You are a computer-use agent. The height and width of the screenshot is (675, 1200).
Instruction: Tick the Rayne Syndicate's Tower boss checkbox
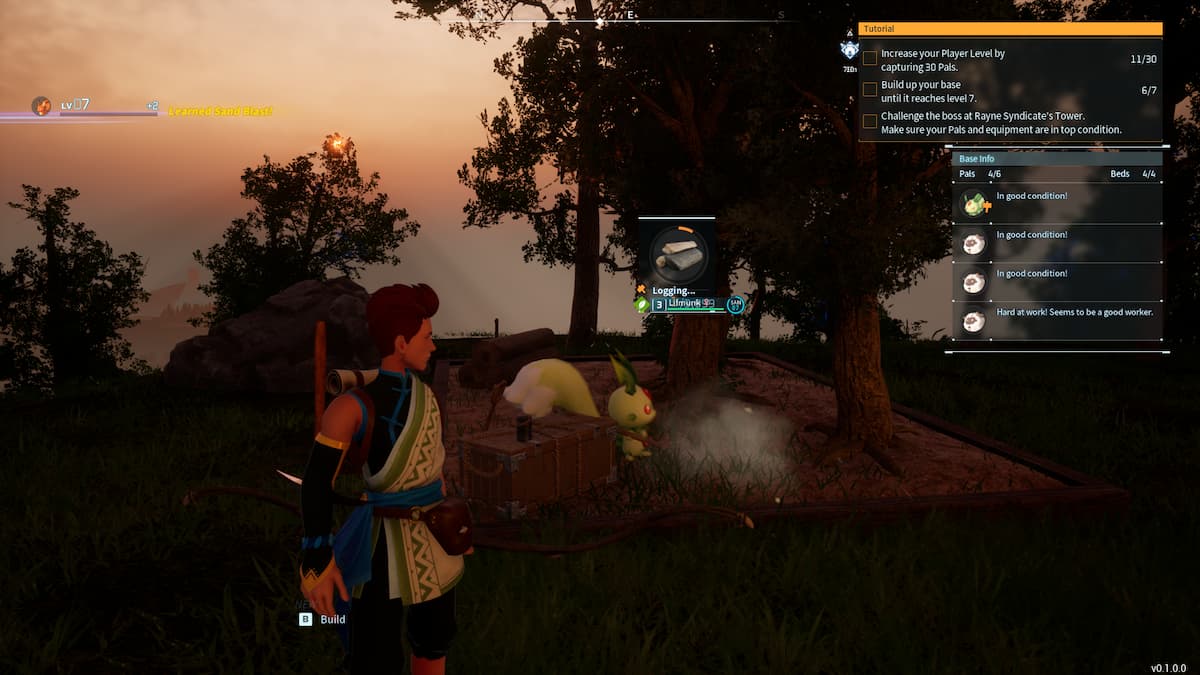point(870,121)
